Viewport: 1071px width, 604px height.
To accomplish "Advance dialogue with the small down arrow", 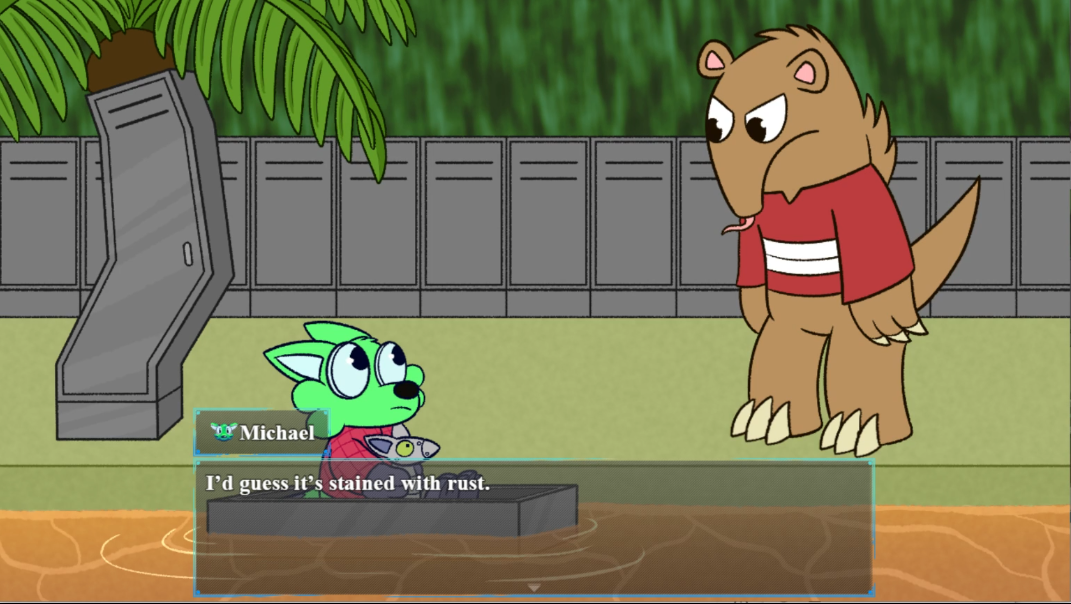I will pos(534,587).
